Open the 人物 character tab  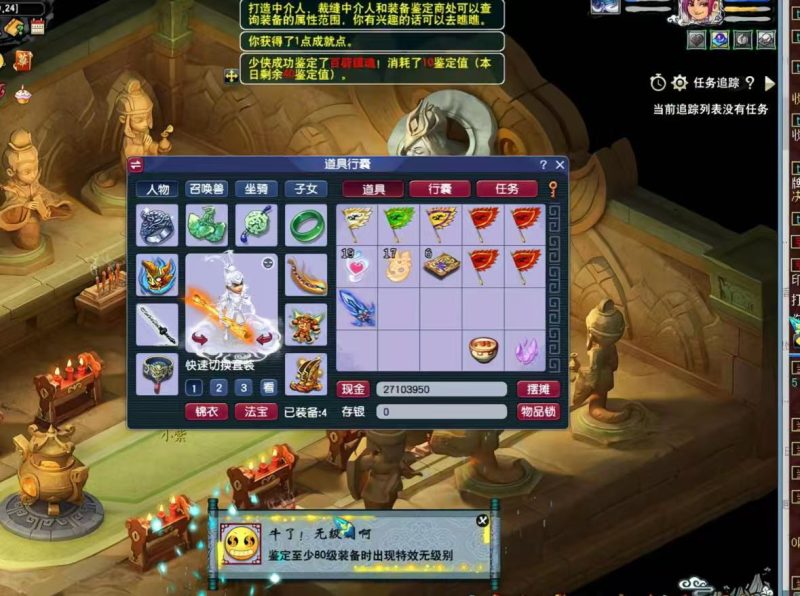click(x=157, y=189)
